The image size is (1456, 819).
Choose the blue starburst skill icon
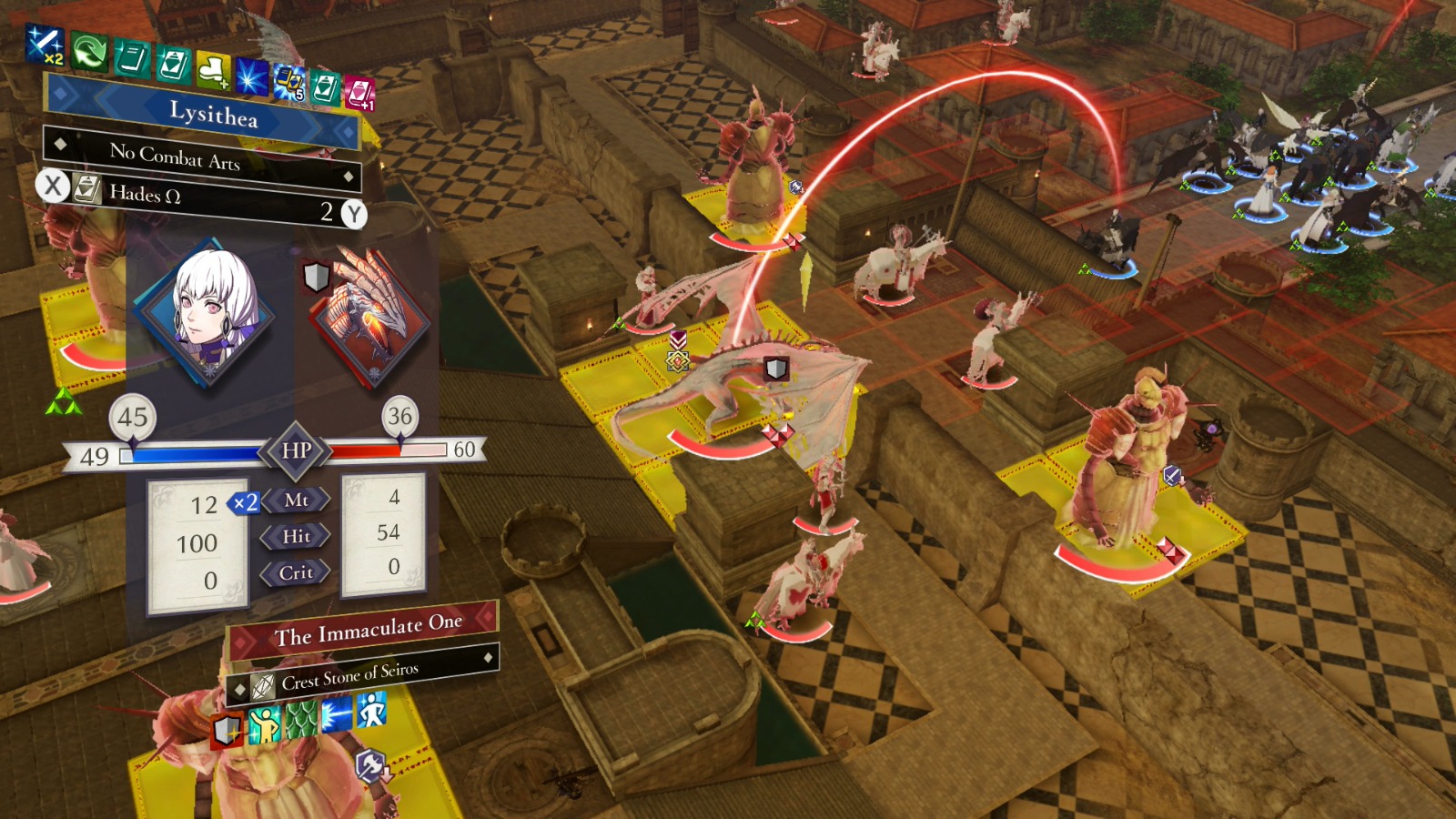pos(251,77)
